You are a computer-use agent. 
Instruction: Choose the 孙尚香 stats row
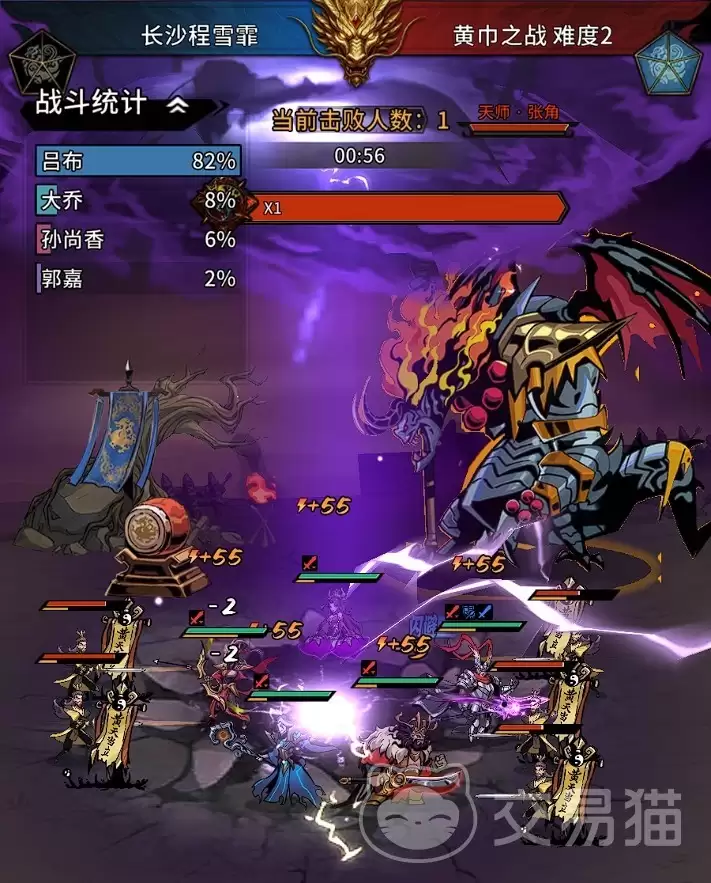point(138,239)
